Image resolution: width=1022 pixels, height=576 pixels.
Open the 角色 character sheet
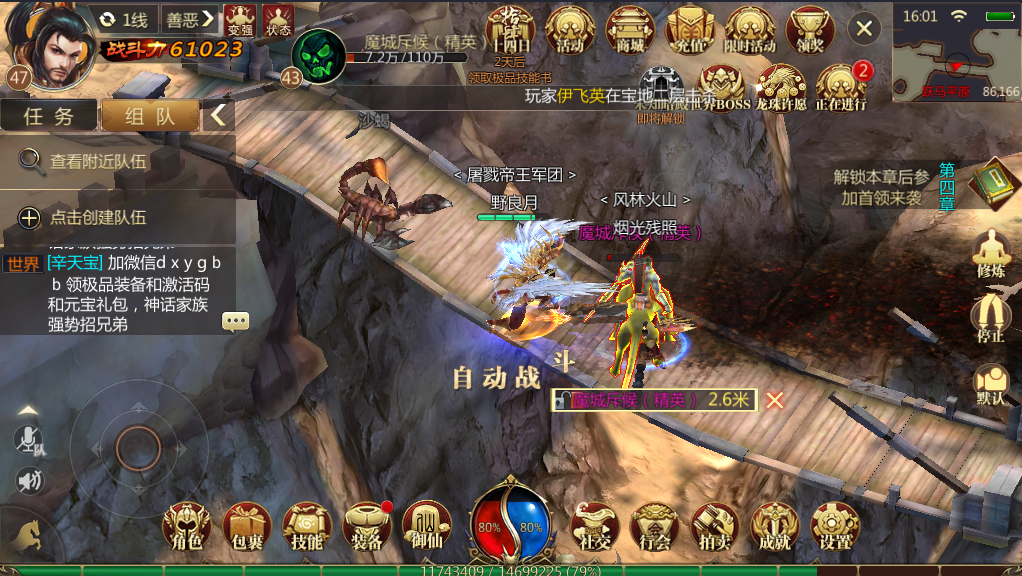point(187,527)
